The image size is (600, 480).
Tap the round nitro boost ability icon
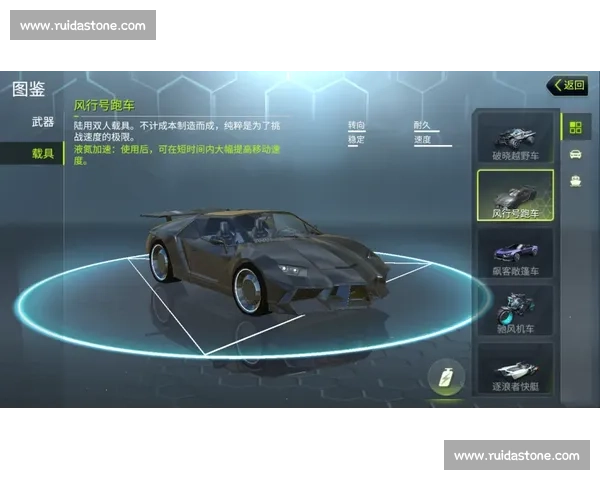click(446, 378)
